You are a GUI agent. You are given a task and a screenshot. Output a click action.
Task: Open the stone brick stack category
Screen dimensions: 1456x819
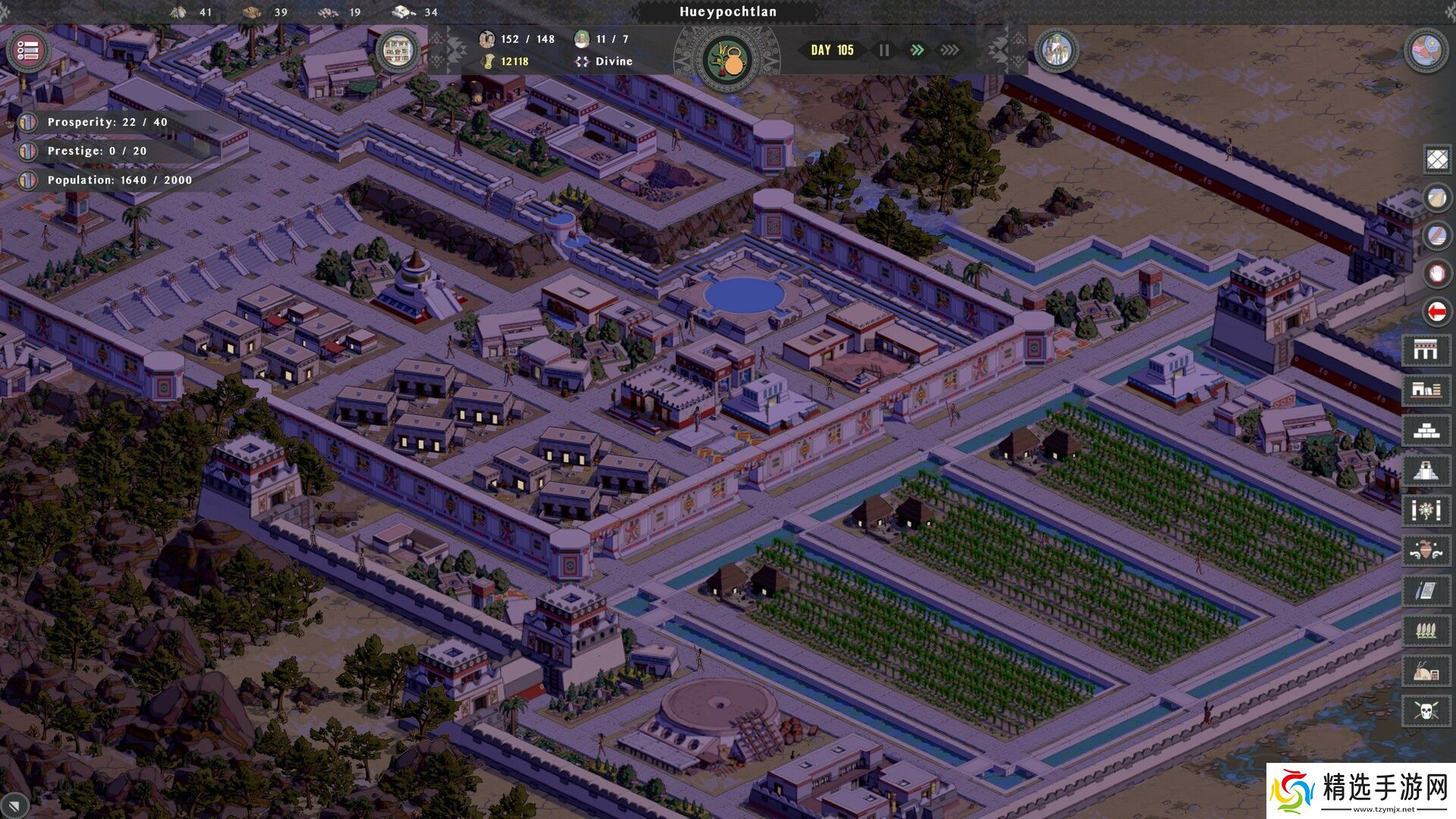click(1426, 431)
